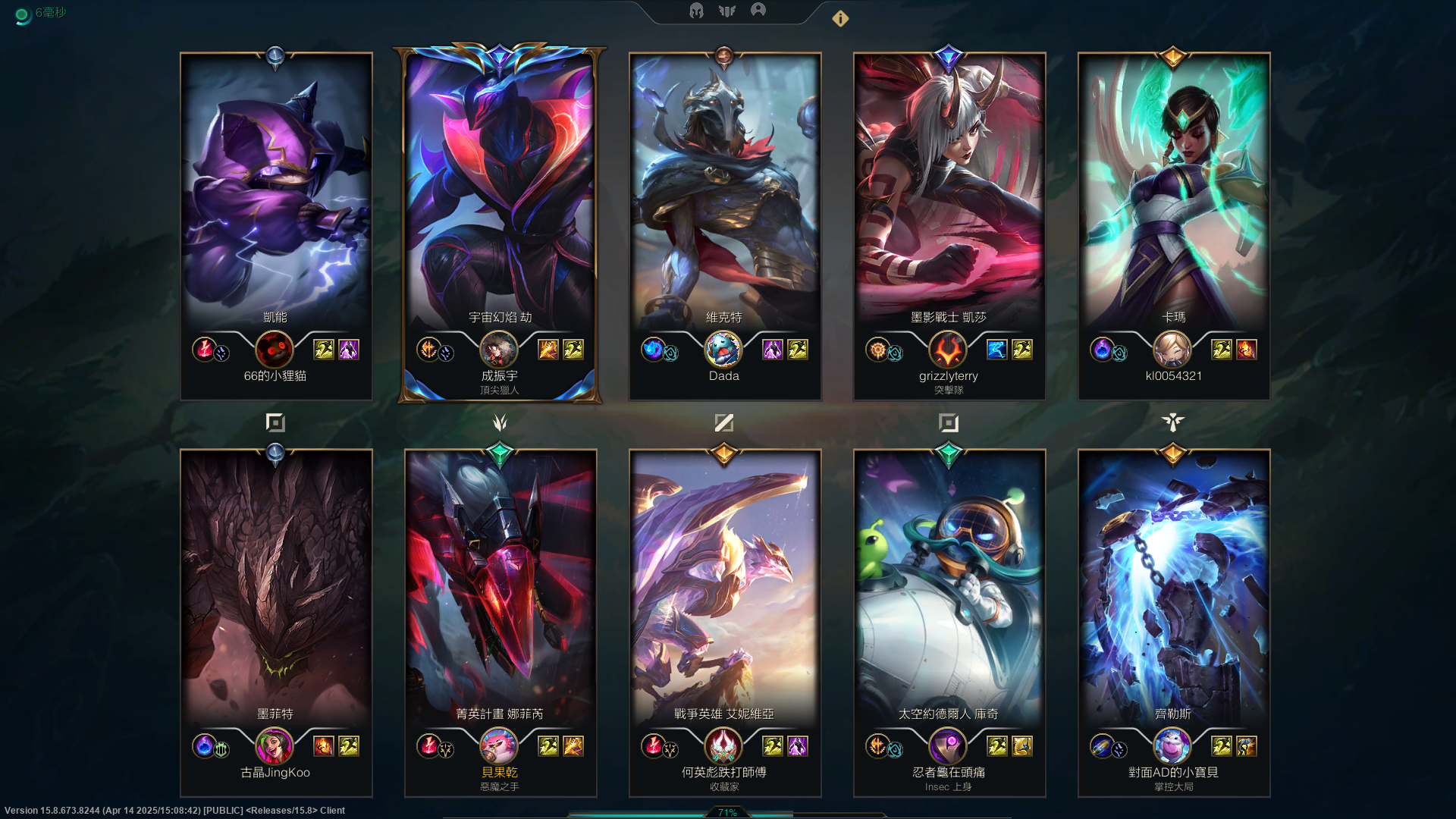Switch to the helmet tab at top
The width and height of the screenshot is (1456, 819).
[696, 11]
